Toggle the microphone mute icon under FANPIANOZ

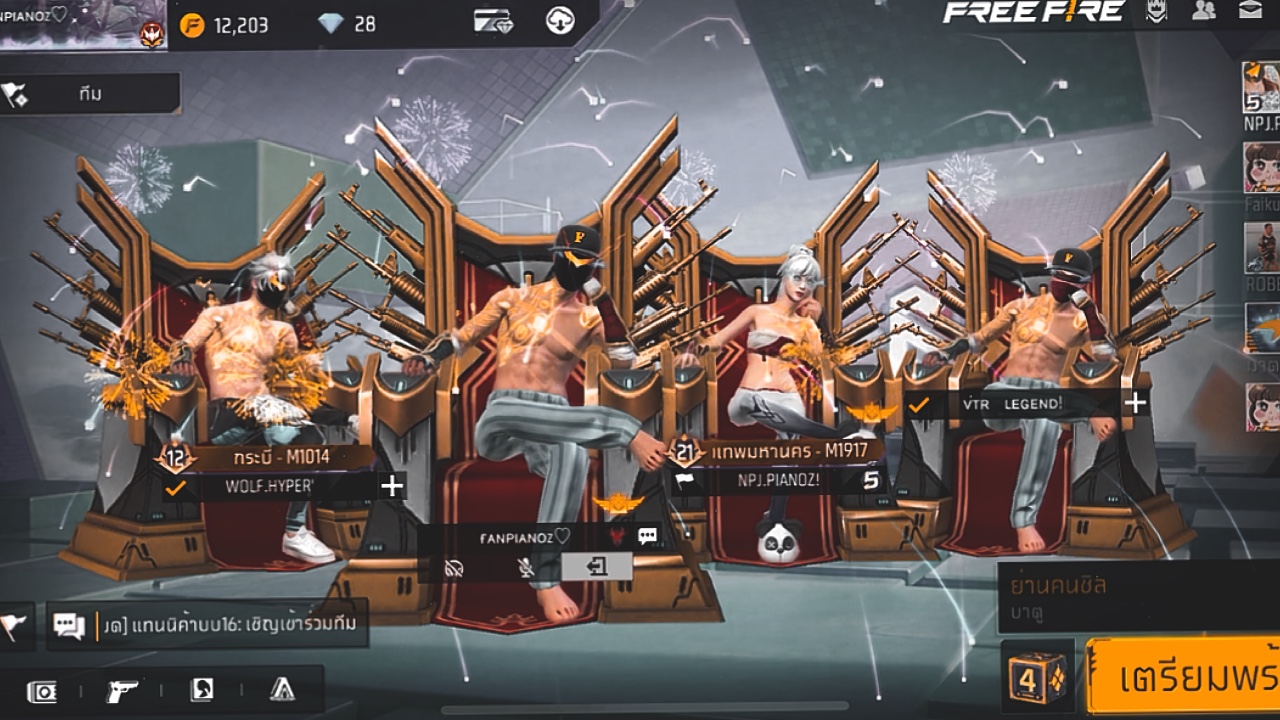pyautogui.click(x=525, y=568)
